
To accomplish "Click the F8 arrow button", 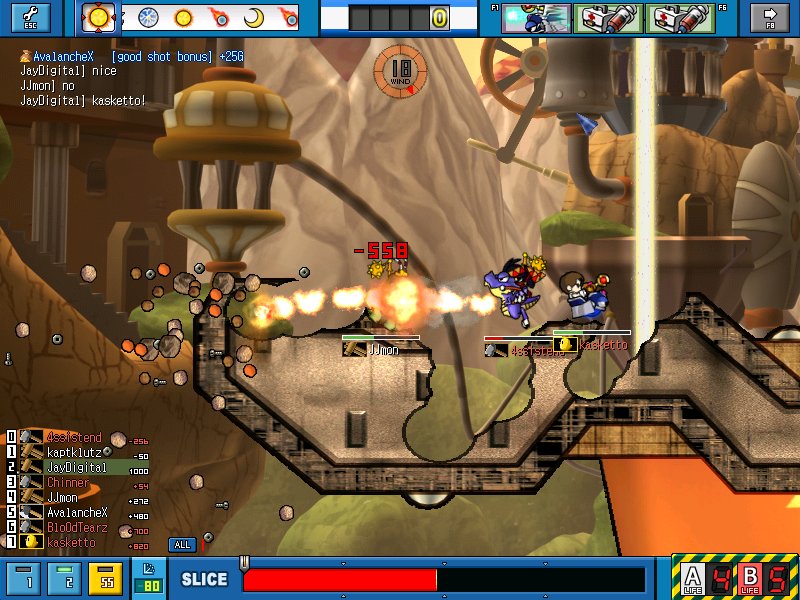I will click(x=770, y=17).
